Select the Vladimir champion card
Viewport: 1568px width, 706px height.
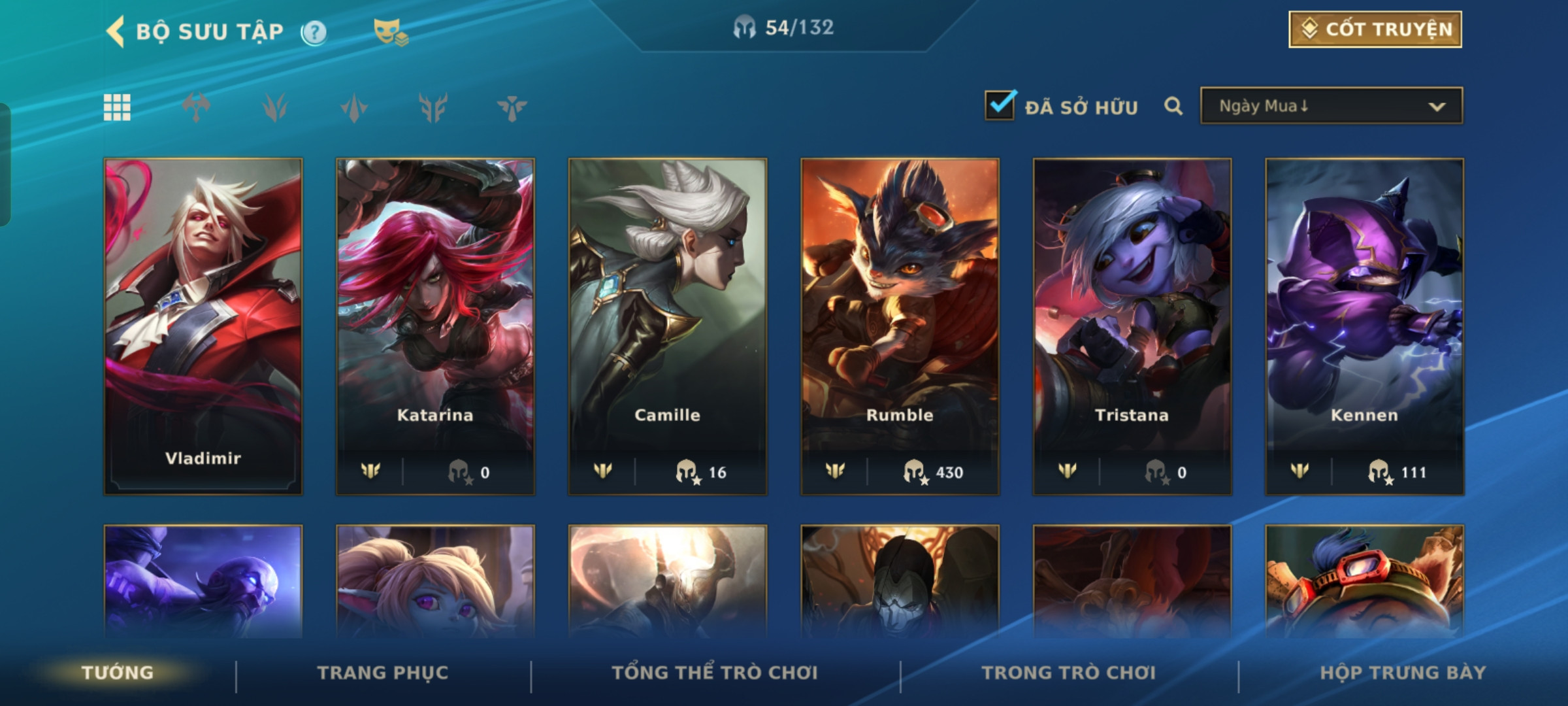[203, 326]
